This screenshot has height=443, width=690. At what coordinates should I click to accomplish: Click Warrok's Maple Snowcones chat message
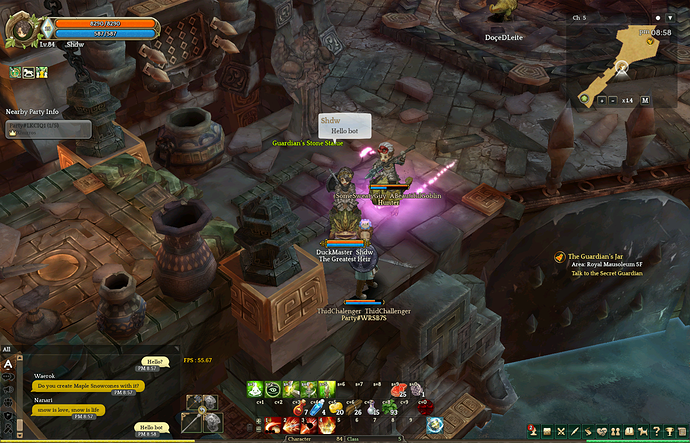(88, 385)
